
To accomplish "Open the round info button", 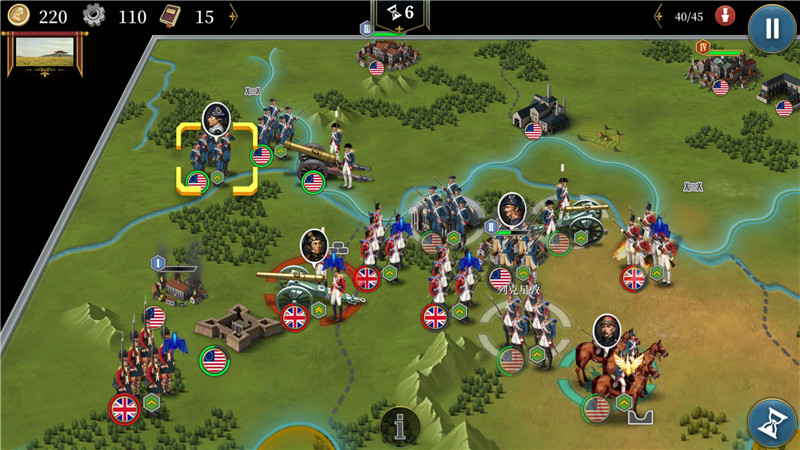I will click(x=401, y=427).
